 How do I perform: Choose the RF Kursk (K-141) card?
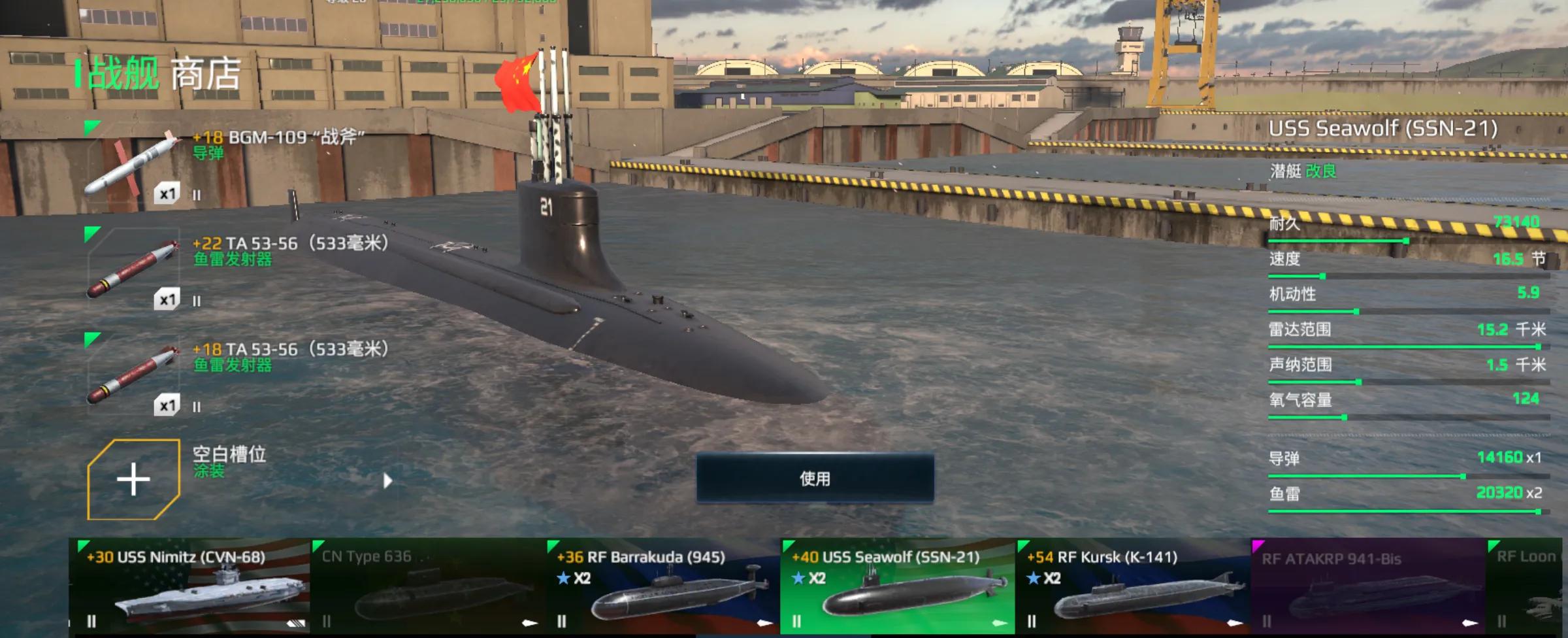[x=1133, y=586]
